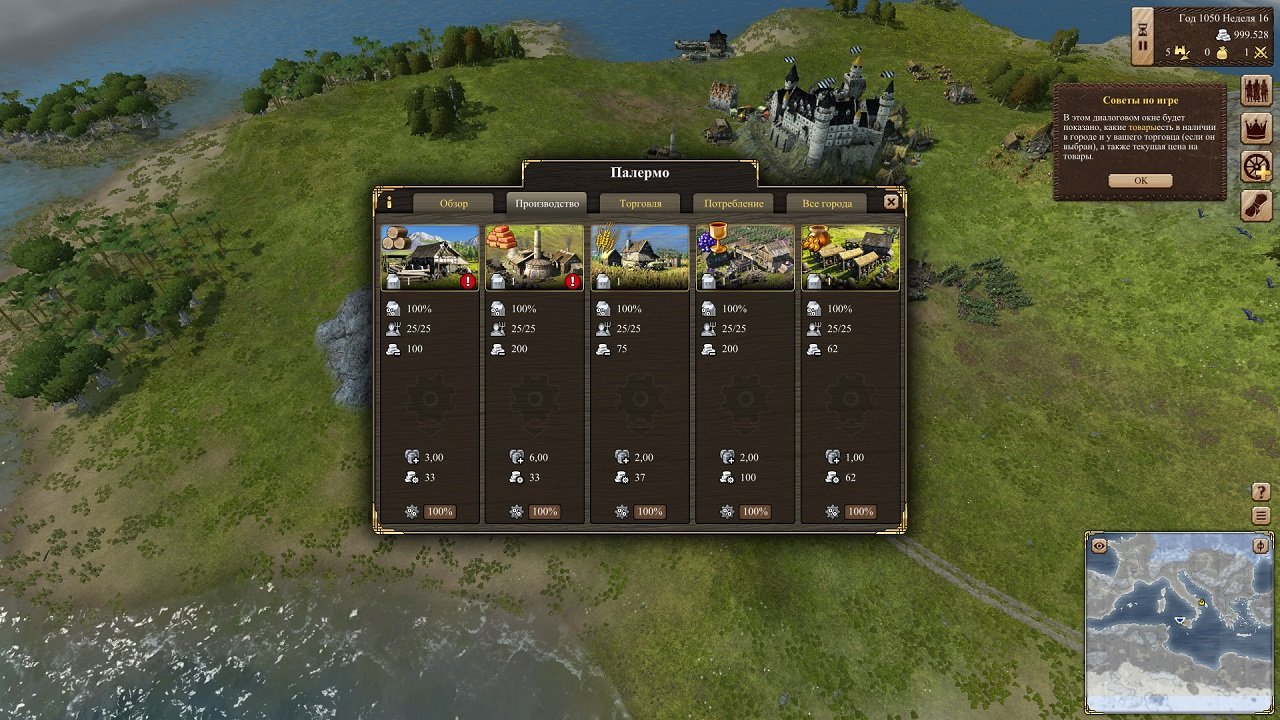
Task: Select the timber production building thumbnail
Action: click(430, 256)
